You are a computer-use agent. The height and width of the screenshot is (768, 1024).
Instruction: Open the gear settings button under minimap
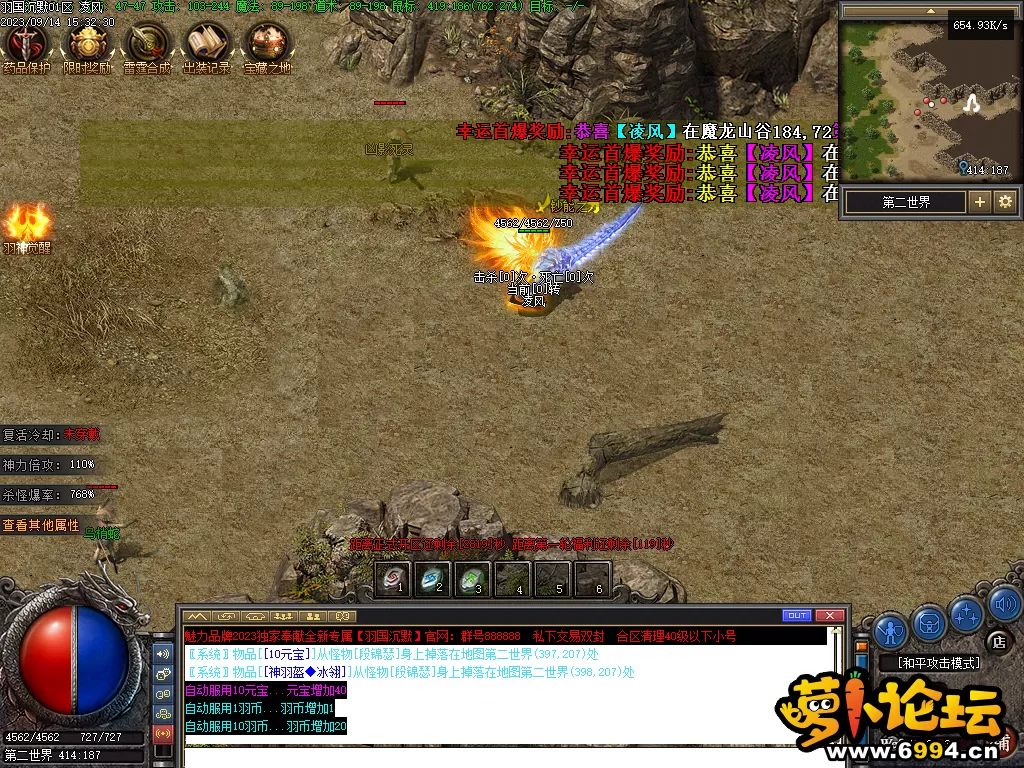[1004, 201]
